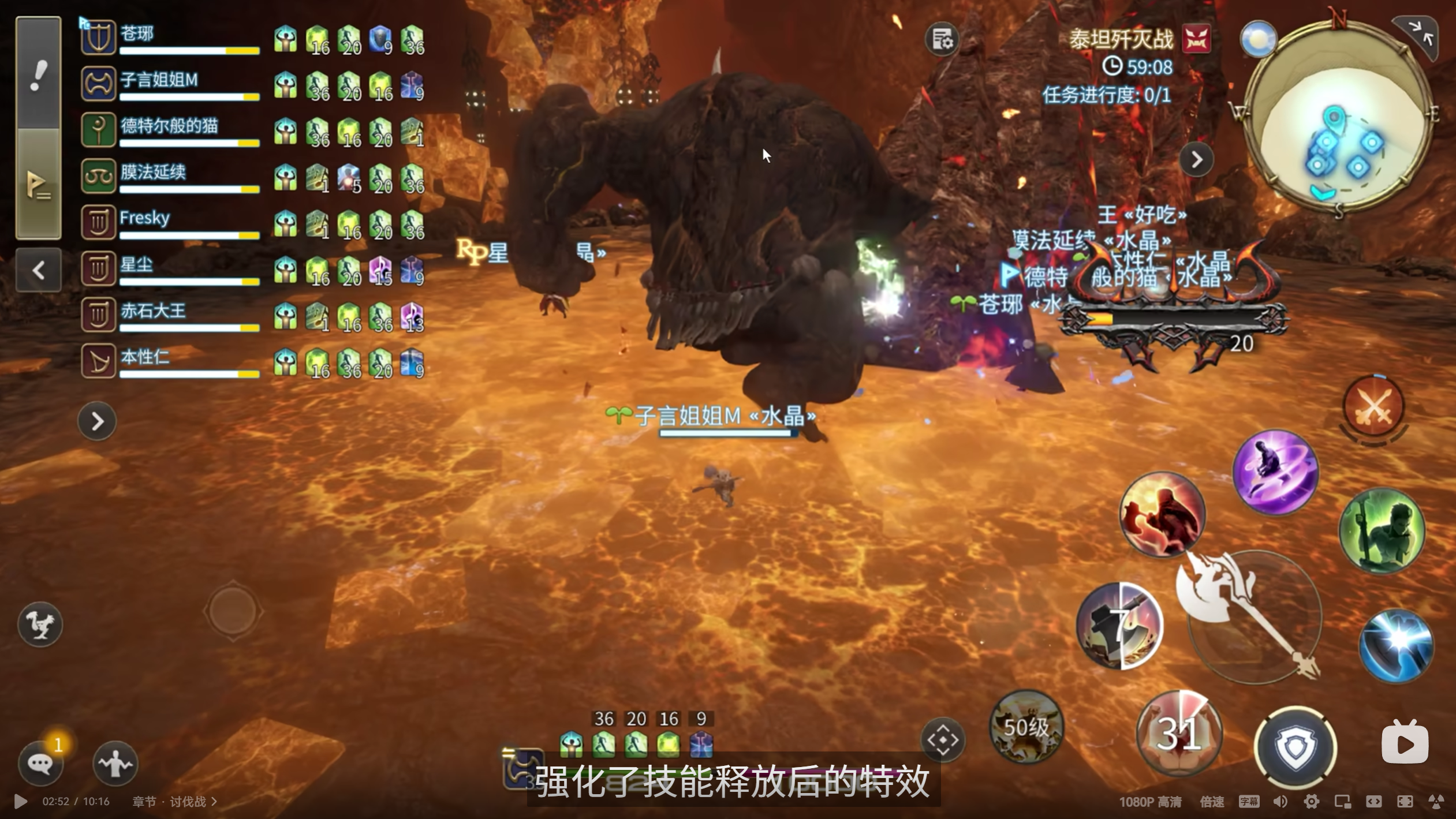
Task: Play the video with the player button
Action: [21, 802]
